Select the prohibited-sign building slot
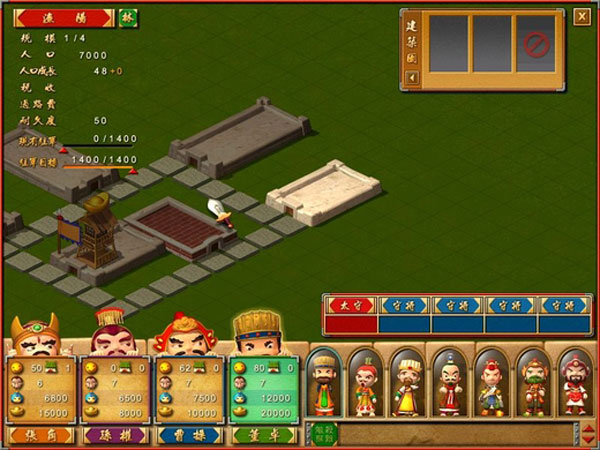600x450 pixels. tap(537, 43)
